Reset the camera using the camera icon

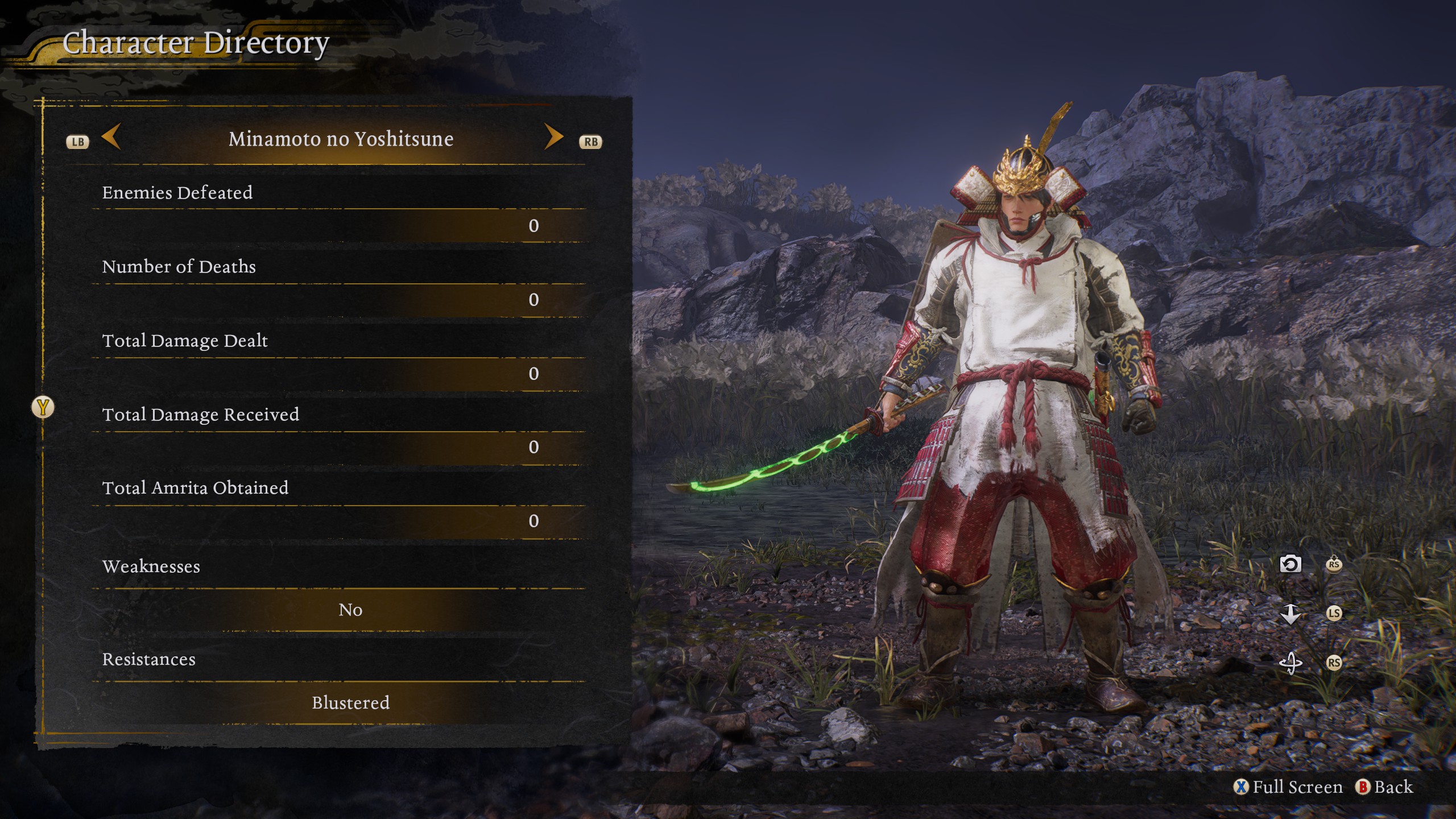point(1290,564)
